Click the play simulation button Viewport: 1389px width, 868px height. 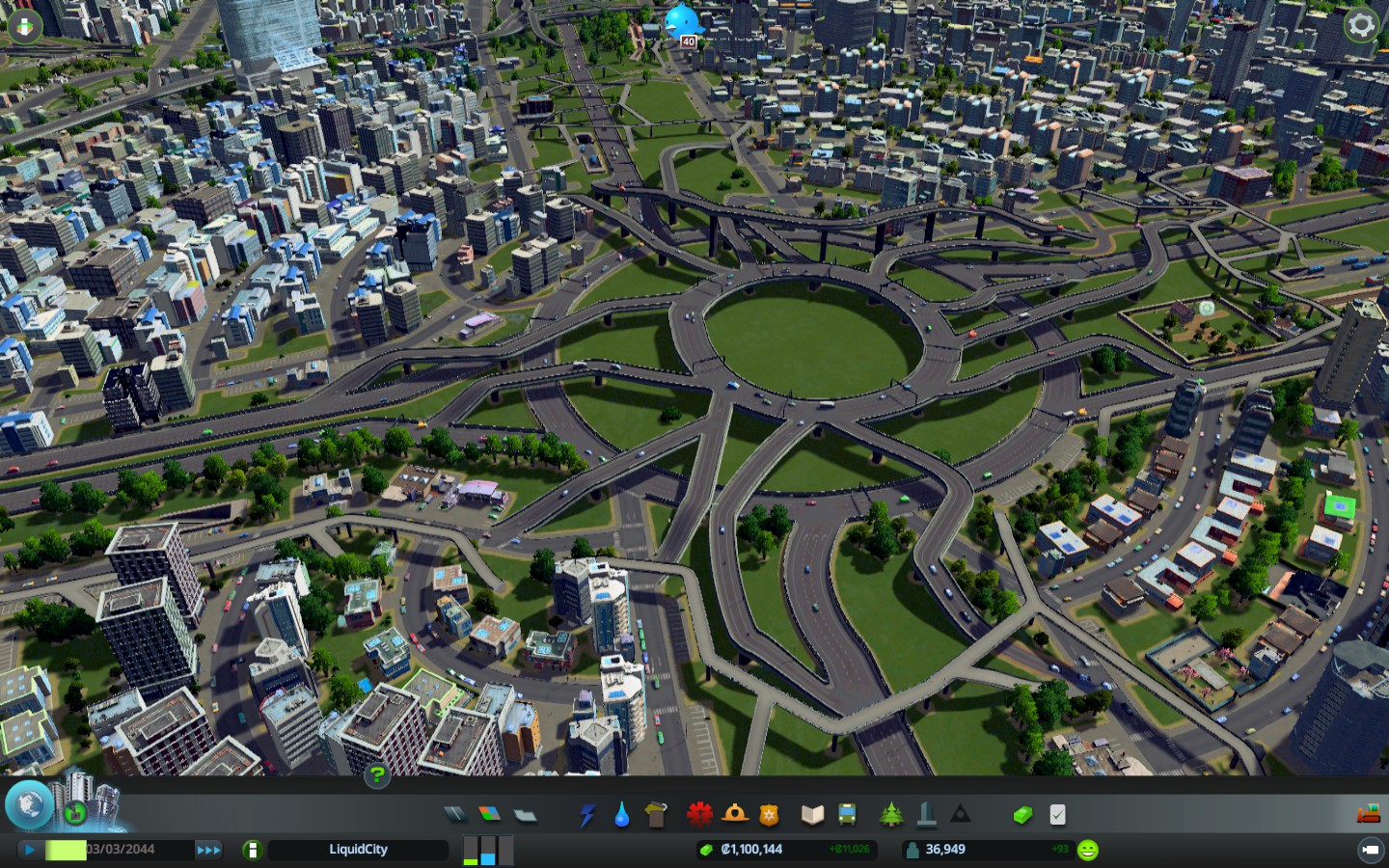29,850
